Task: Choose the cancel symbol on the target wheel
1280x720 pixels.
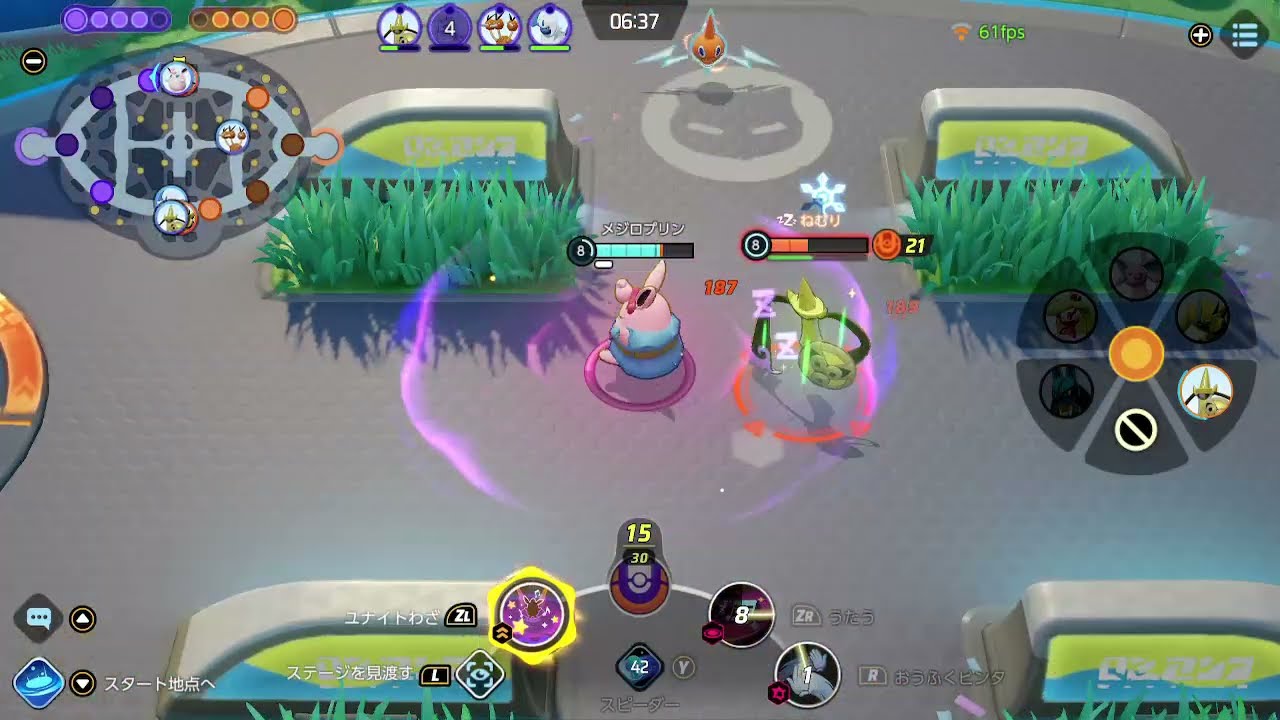Action: [1136, 431]
